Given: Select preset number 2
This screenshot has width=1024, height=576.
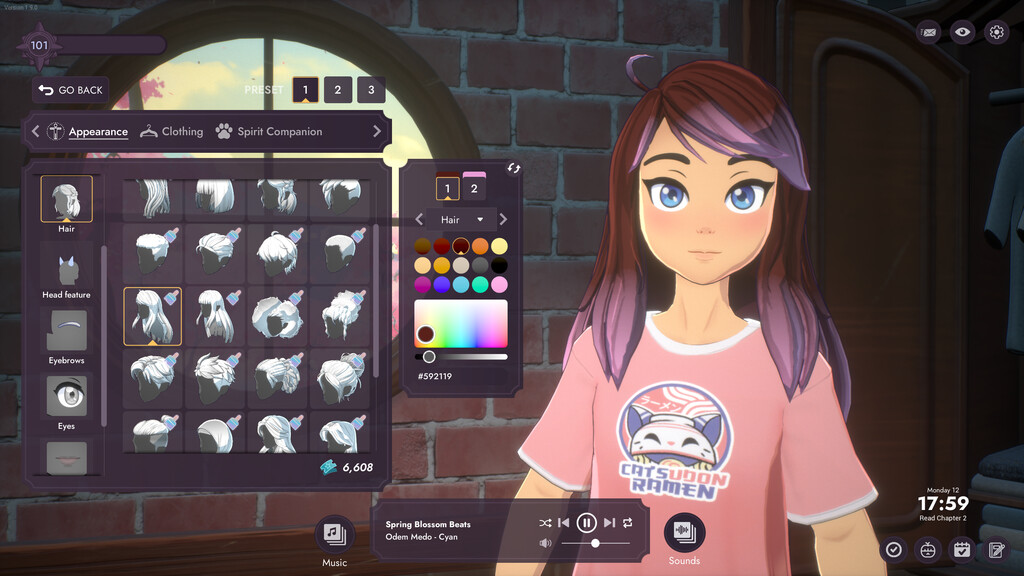Looking at the screenshot, I should pyautogui.click(x=338, y=90).
